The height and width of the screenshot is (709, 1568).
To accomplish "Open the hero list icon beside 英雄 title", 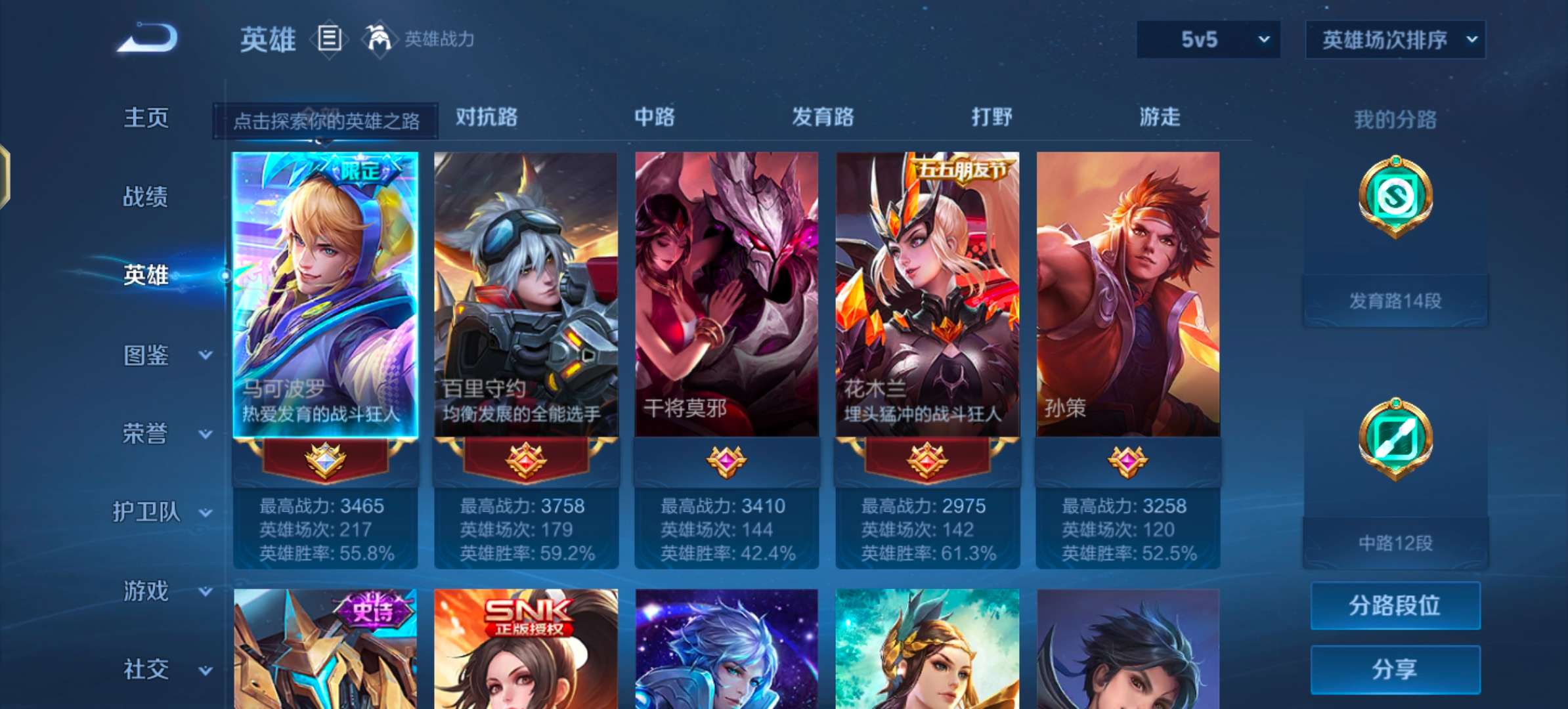I will coord(330,39).
